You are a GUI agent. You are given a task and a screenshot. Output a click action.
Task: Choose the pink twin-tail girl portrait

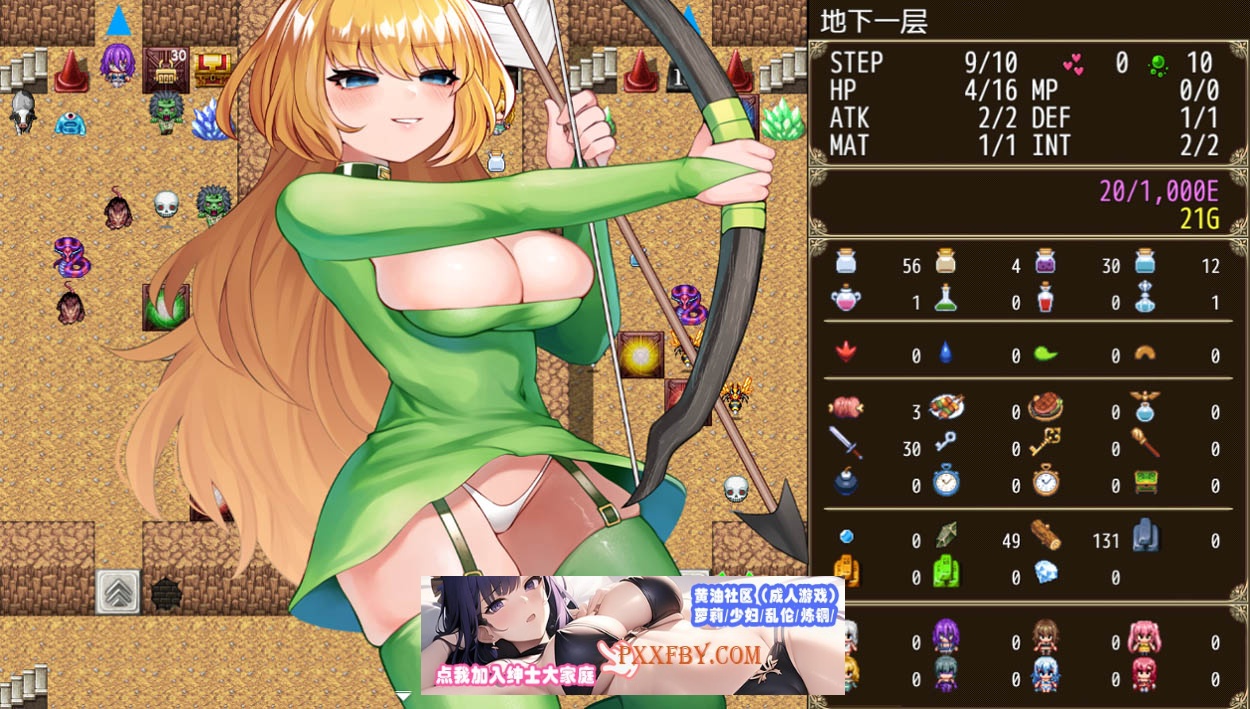point(1145,637)
